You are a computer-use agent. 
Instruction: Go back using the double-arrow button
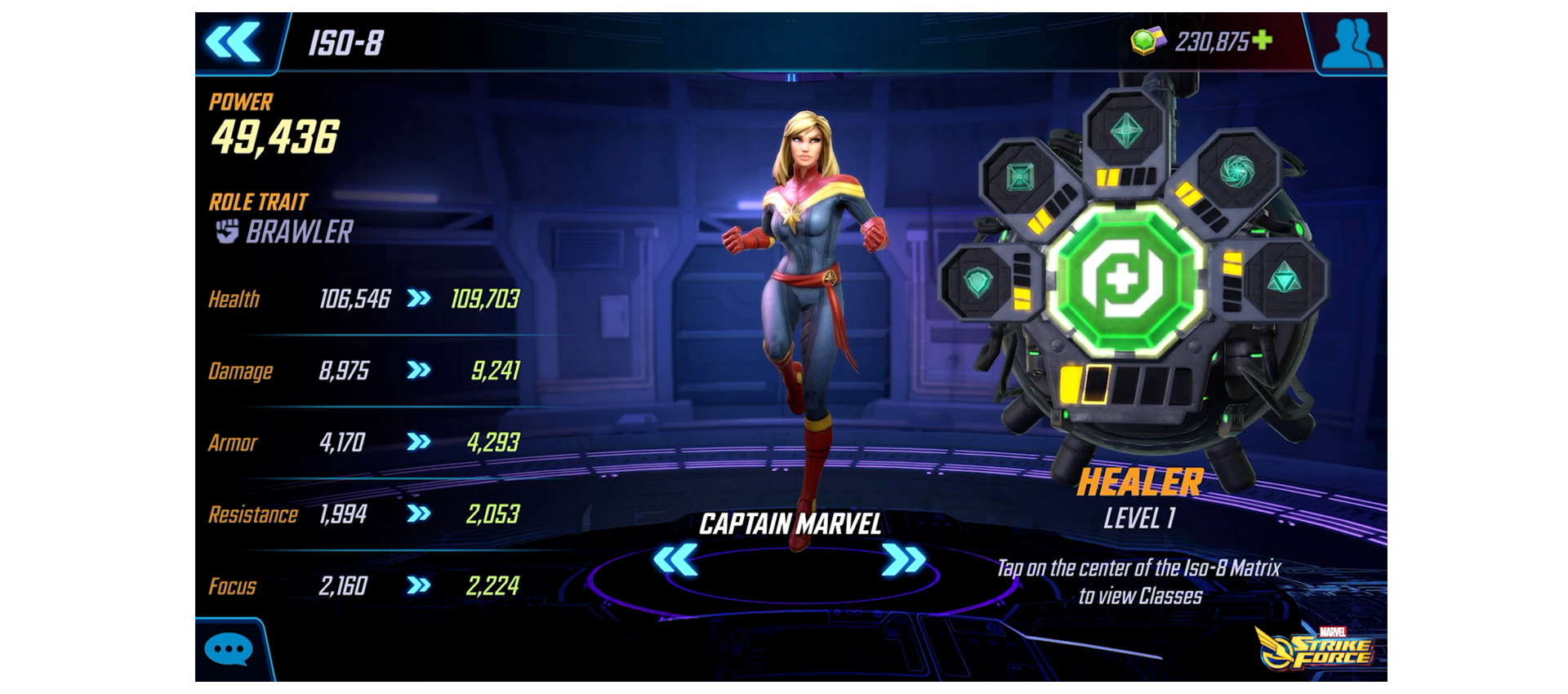[x=234, y=42]
